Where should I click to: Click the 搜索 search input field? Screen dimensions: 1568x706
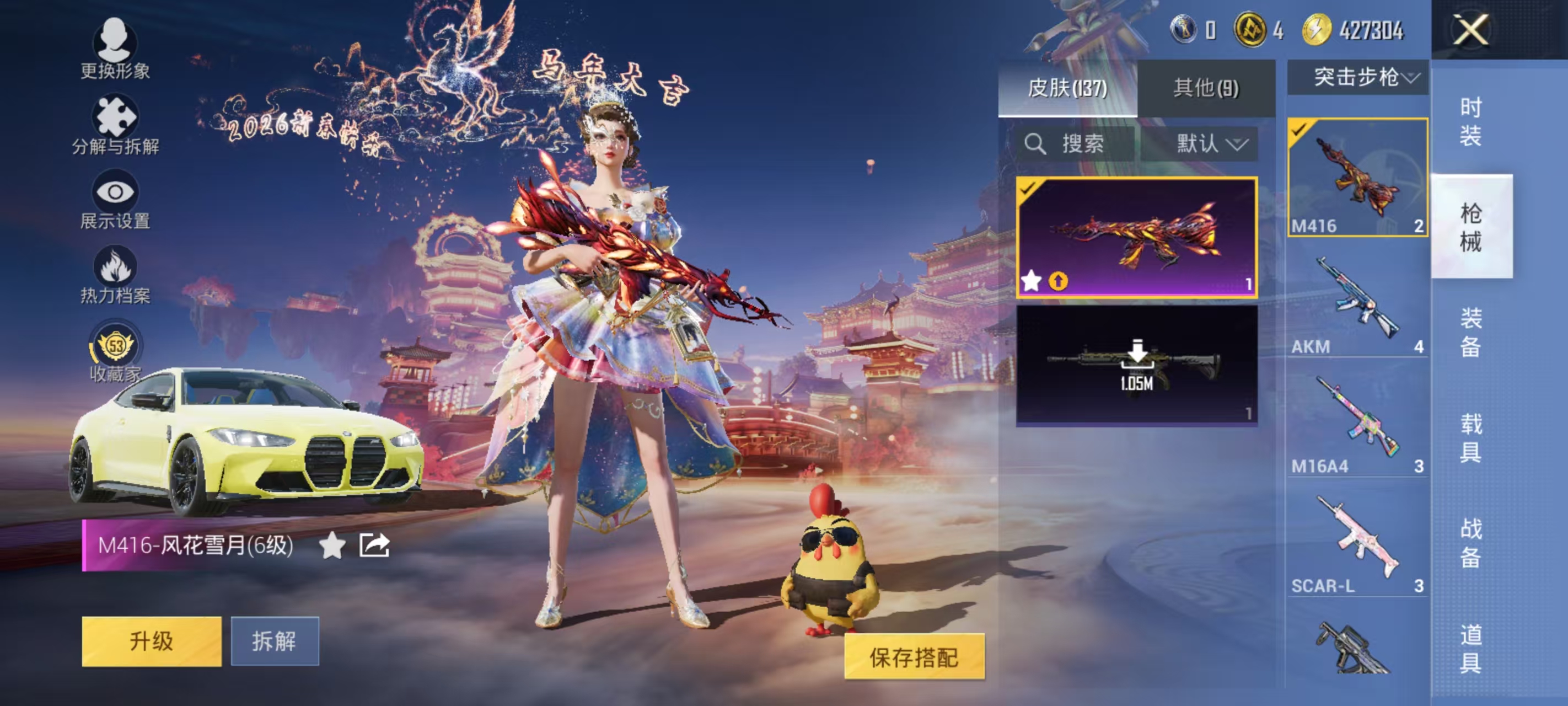(1089, 145)
